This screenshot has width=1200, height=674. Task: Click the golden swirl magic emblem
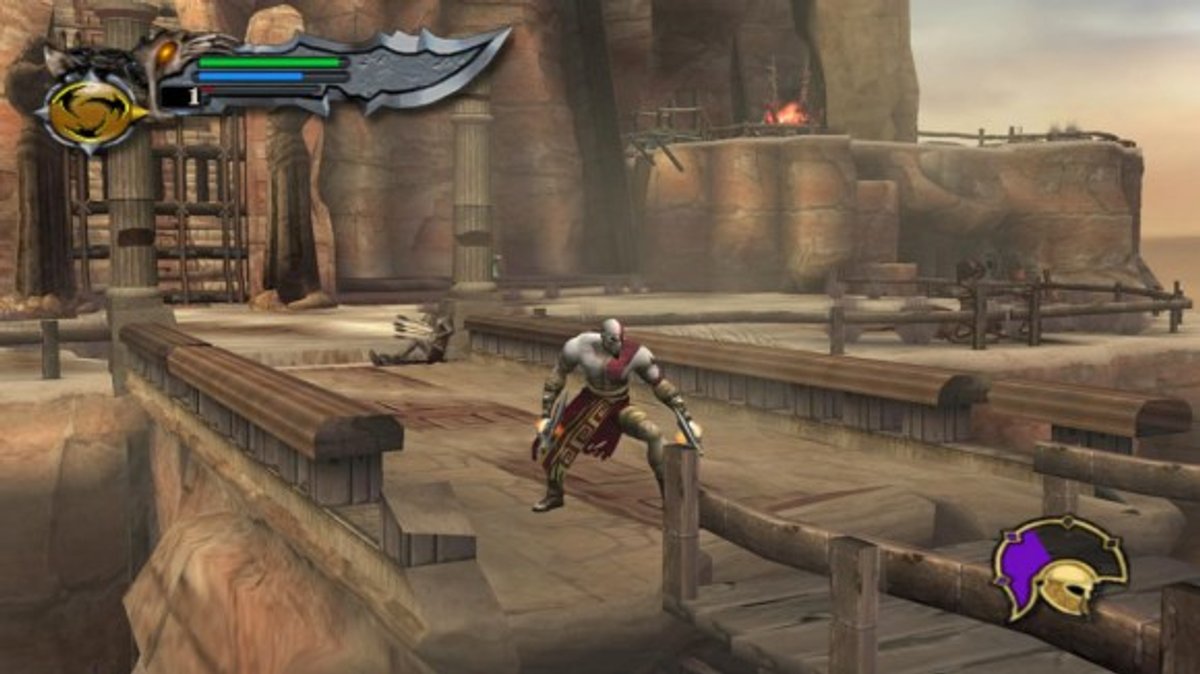[x=91, y=112]
